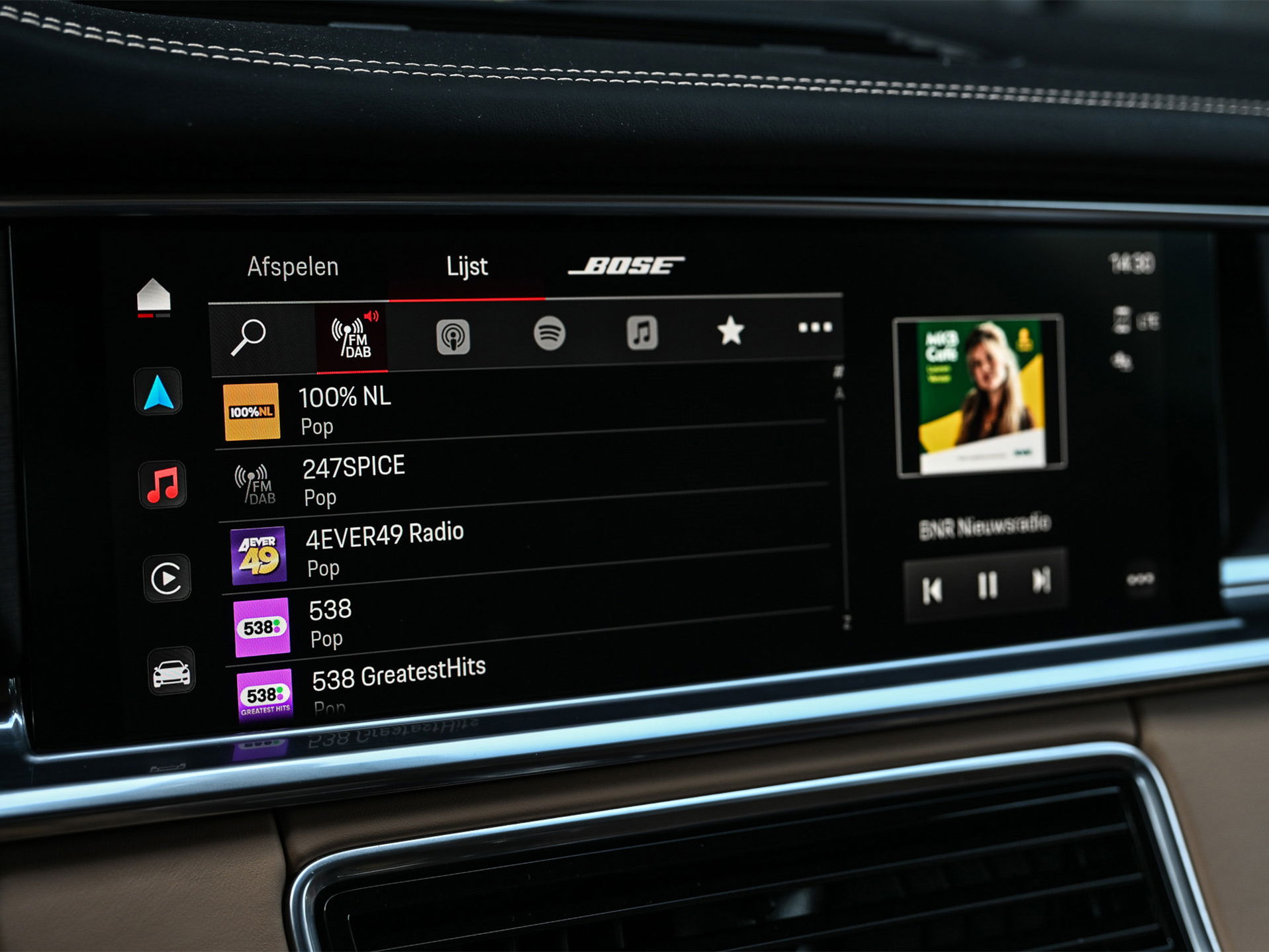Screen dimensions: 1269x952
Task: Open the three-dot more sources menu
Action: pos(814,328)
